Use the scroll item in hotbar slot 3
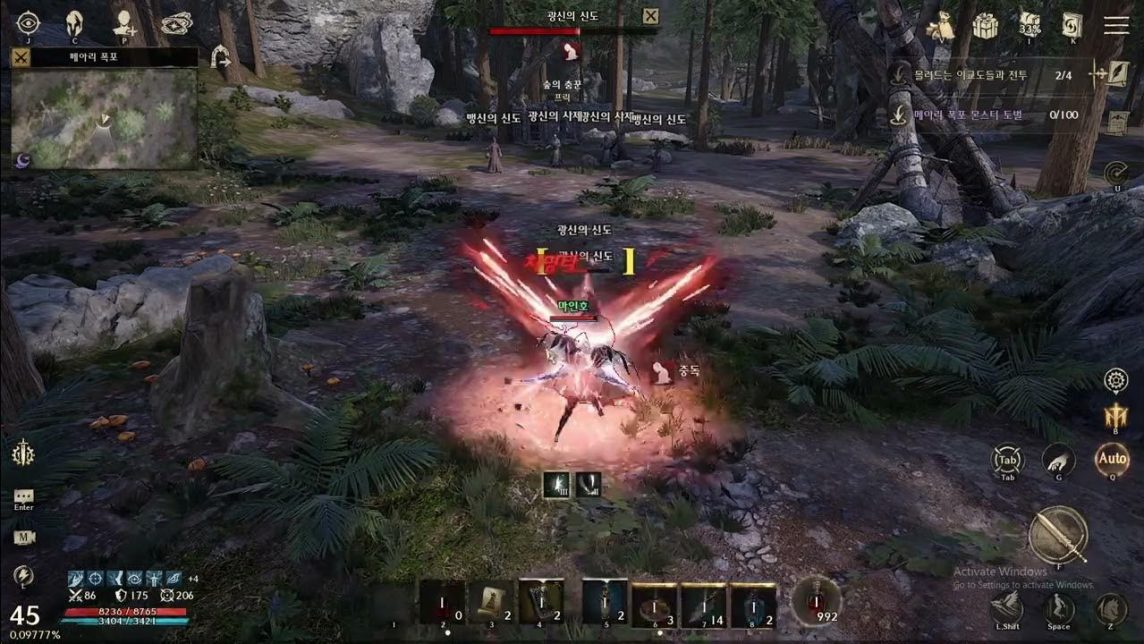1144x644 pixels. 491,602
